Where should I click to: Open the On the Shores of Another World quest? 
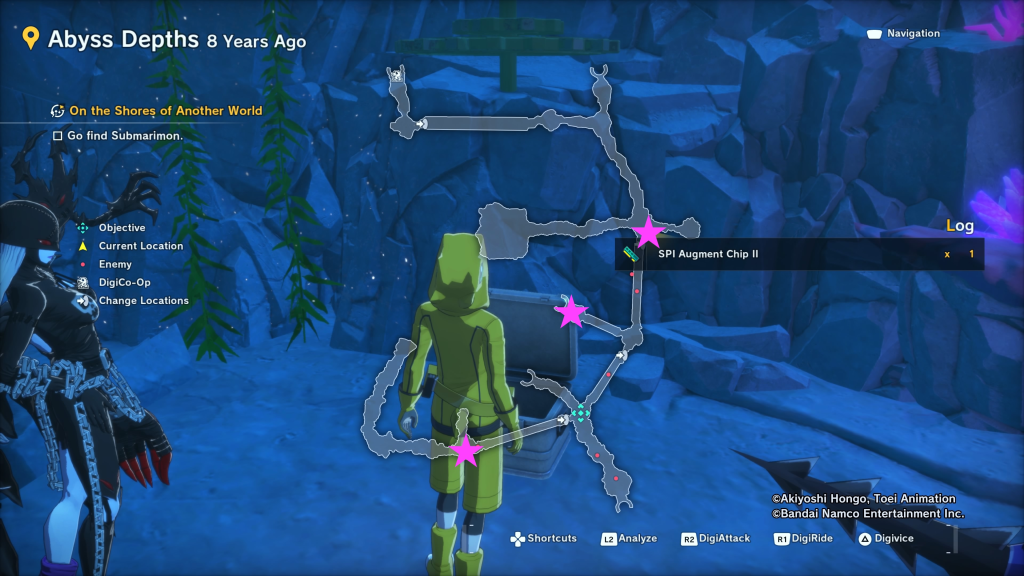pyautogui.click(x=165, y=111)
